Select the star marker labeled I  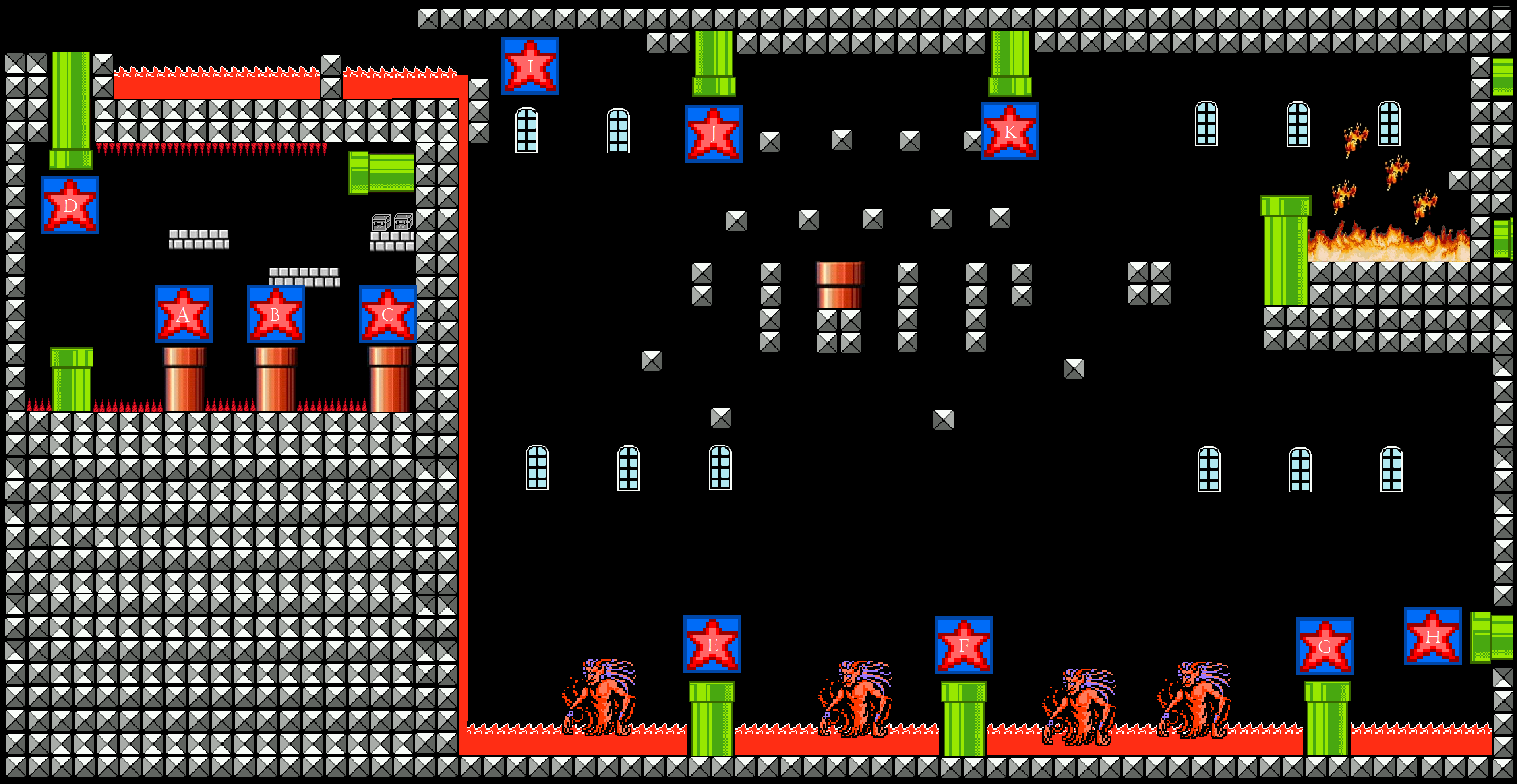tap(530, 65)
